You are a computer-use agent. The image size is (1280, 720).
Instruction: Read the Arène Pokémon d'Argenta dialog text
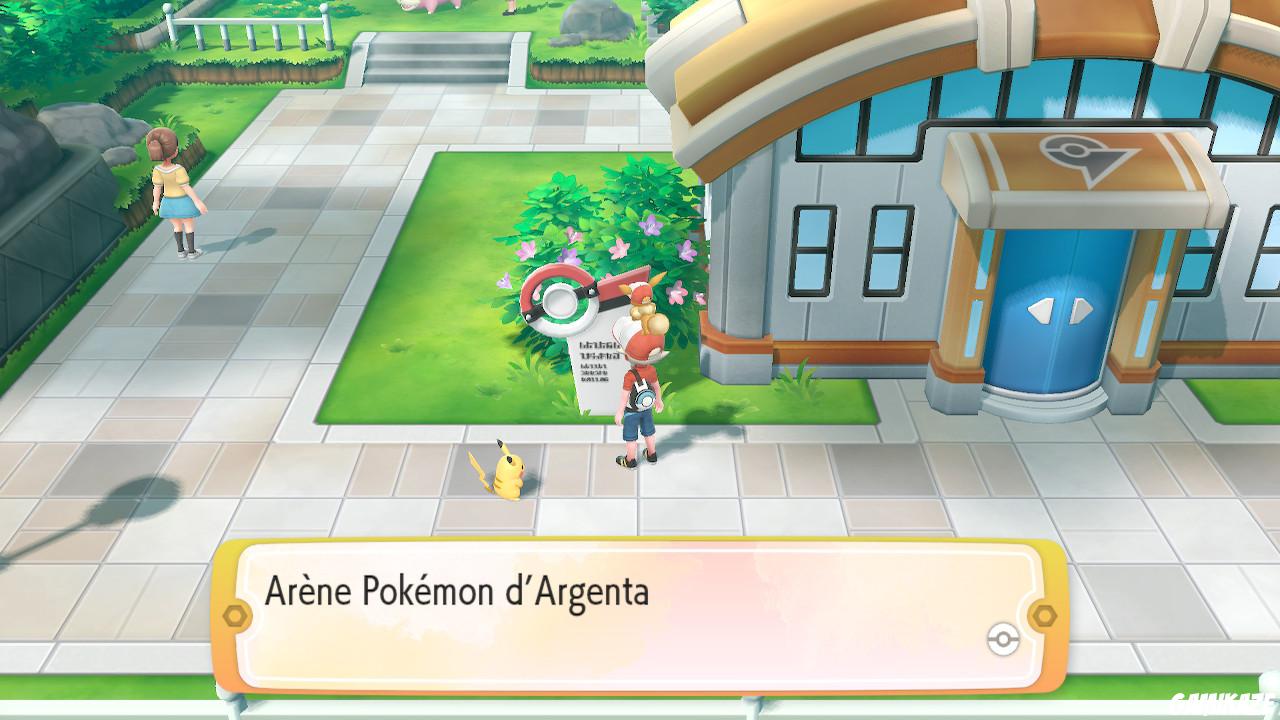click(x=460, y=590)
